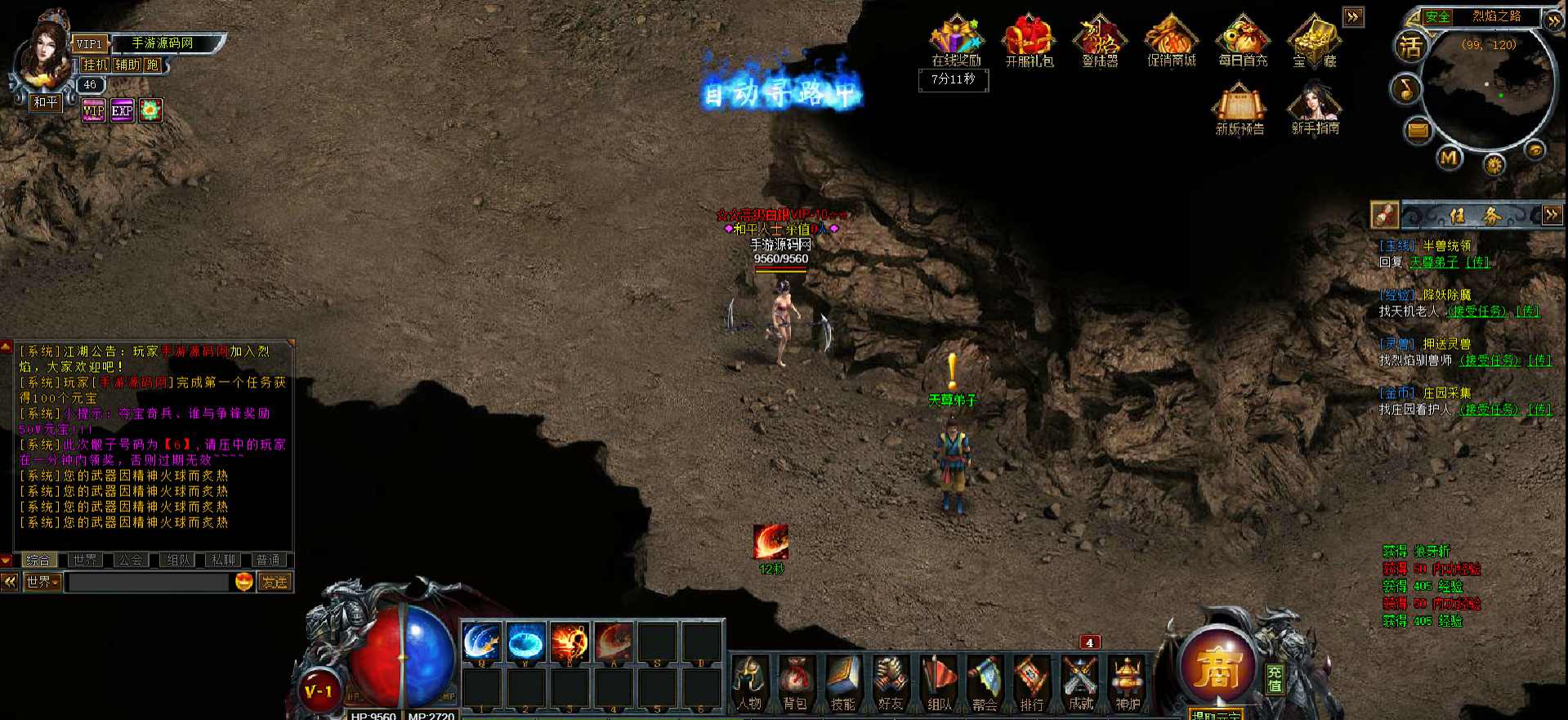
Task: Open the 促销商城 promo store
Action: 1171,41
